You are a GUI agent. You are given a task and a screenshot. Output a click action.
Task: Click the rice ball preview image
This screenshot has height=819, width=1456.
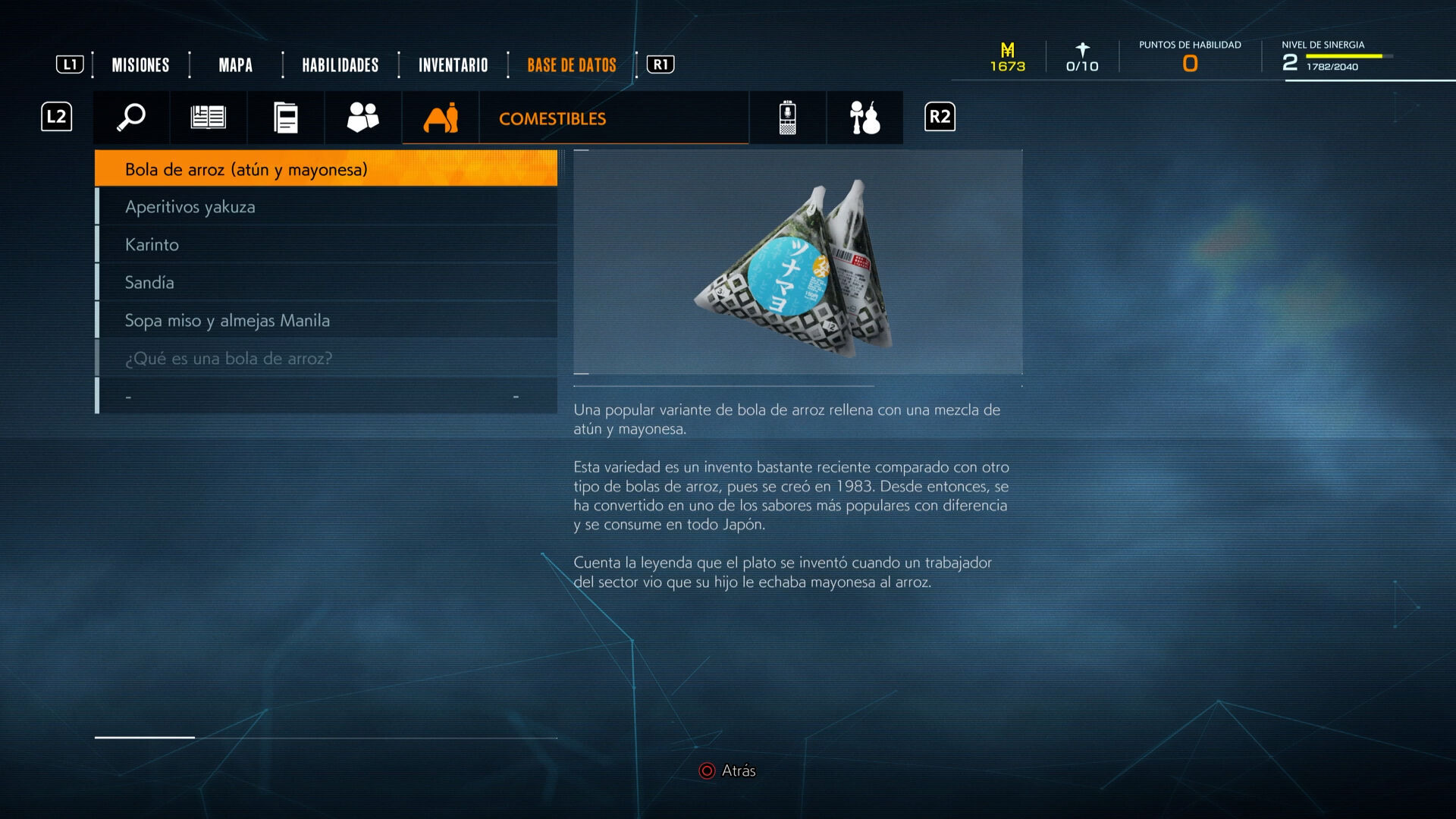[797, 262]
